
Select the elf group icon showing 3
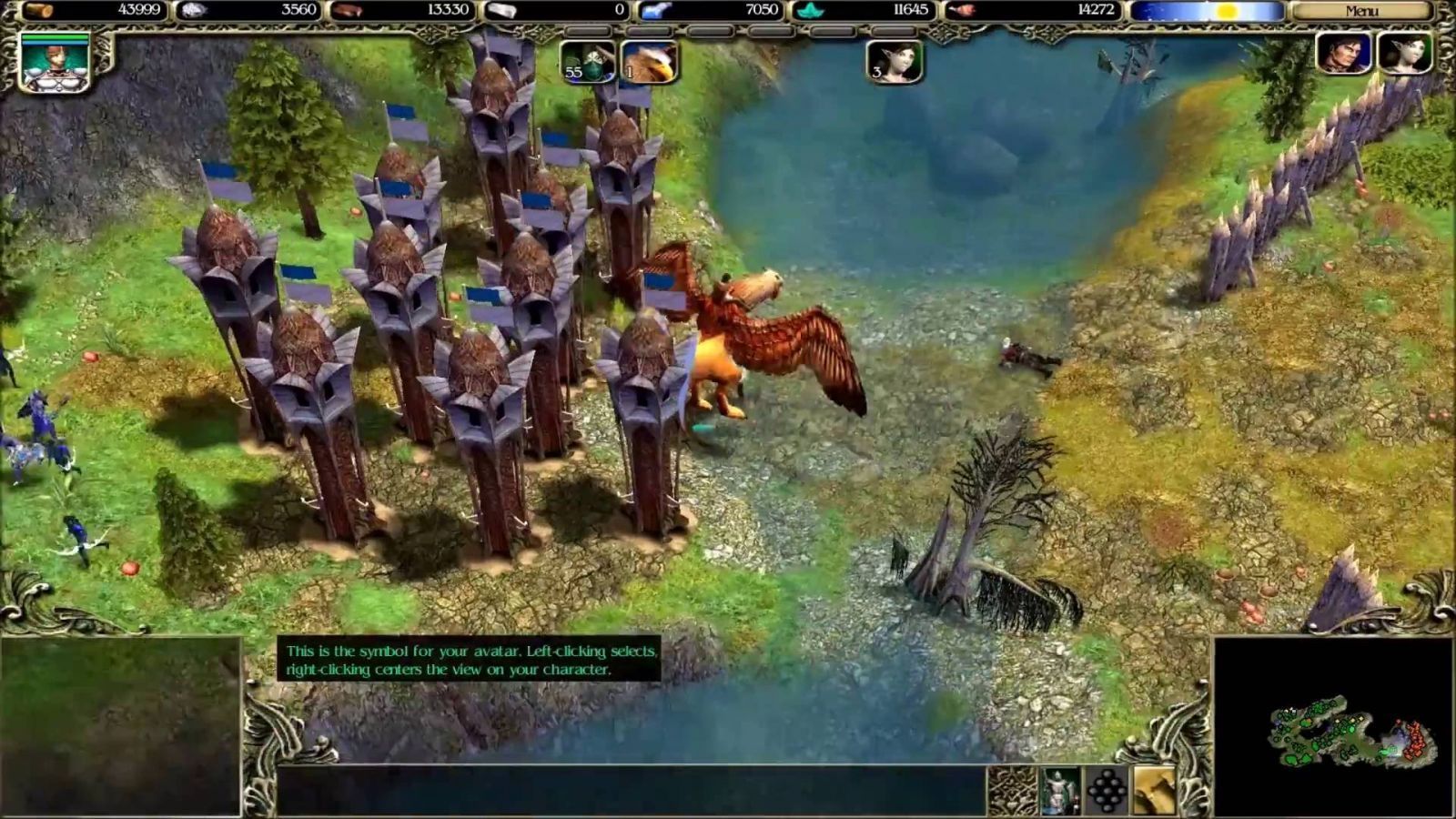click(x=895, y=62)
